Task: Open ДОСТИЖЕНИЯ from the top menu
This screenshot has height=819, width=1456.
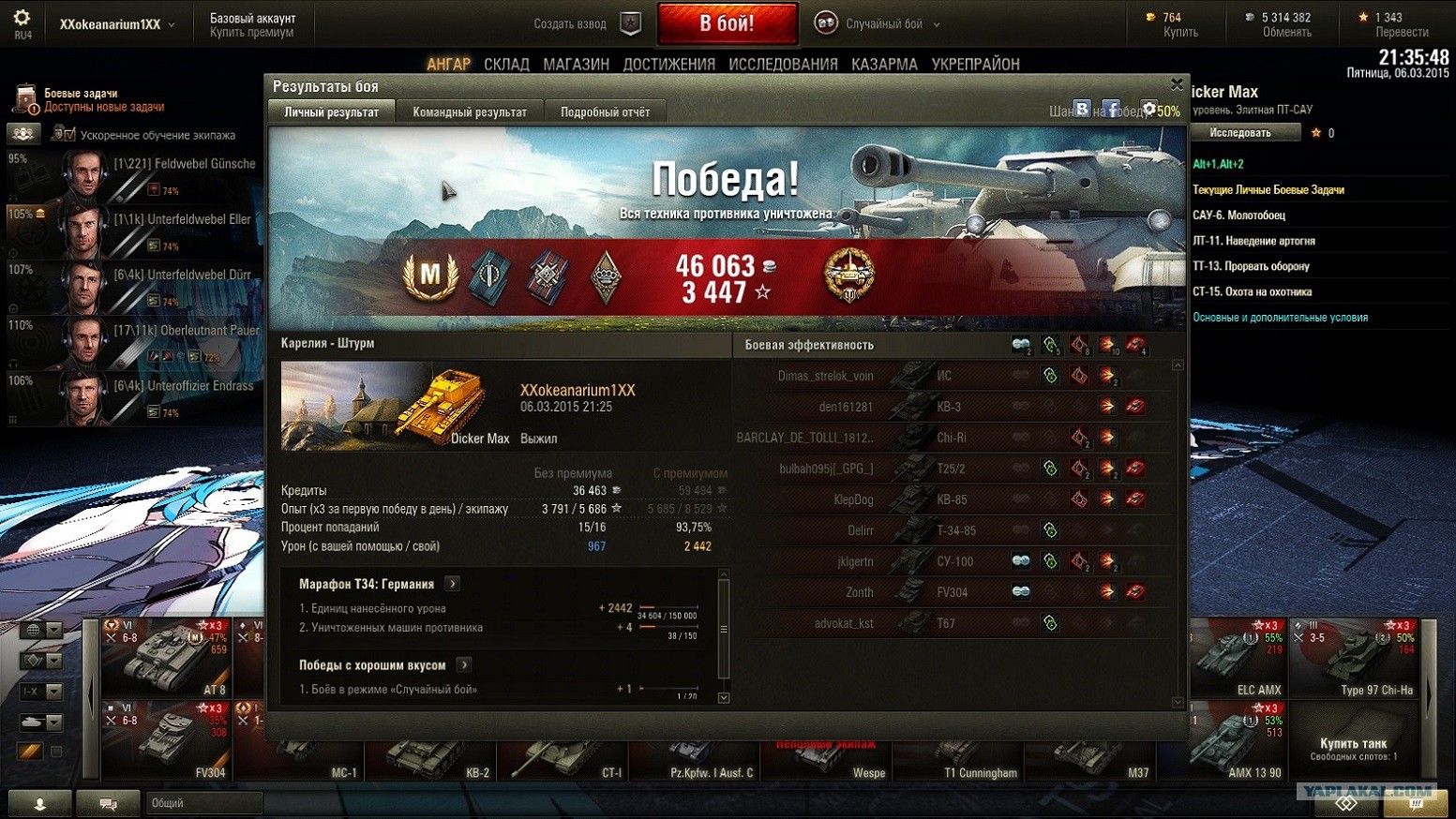Action: 668,65
